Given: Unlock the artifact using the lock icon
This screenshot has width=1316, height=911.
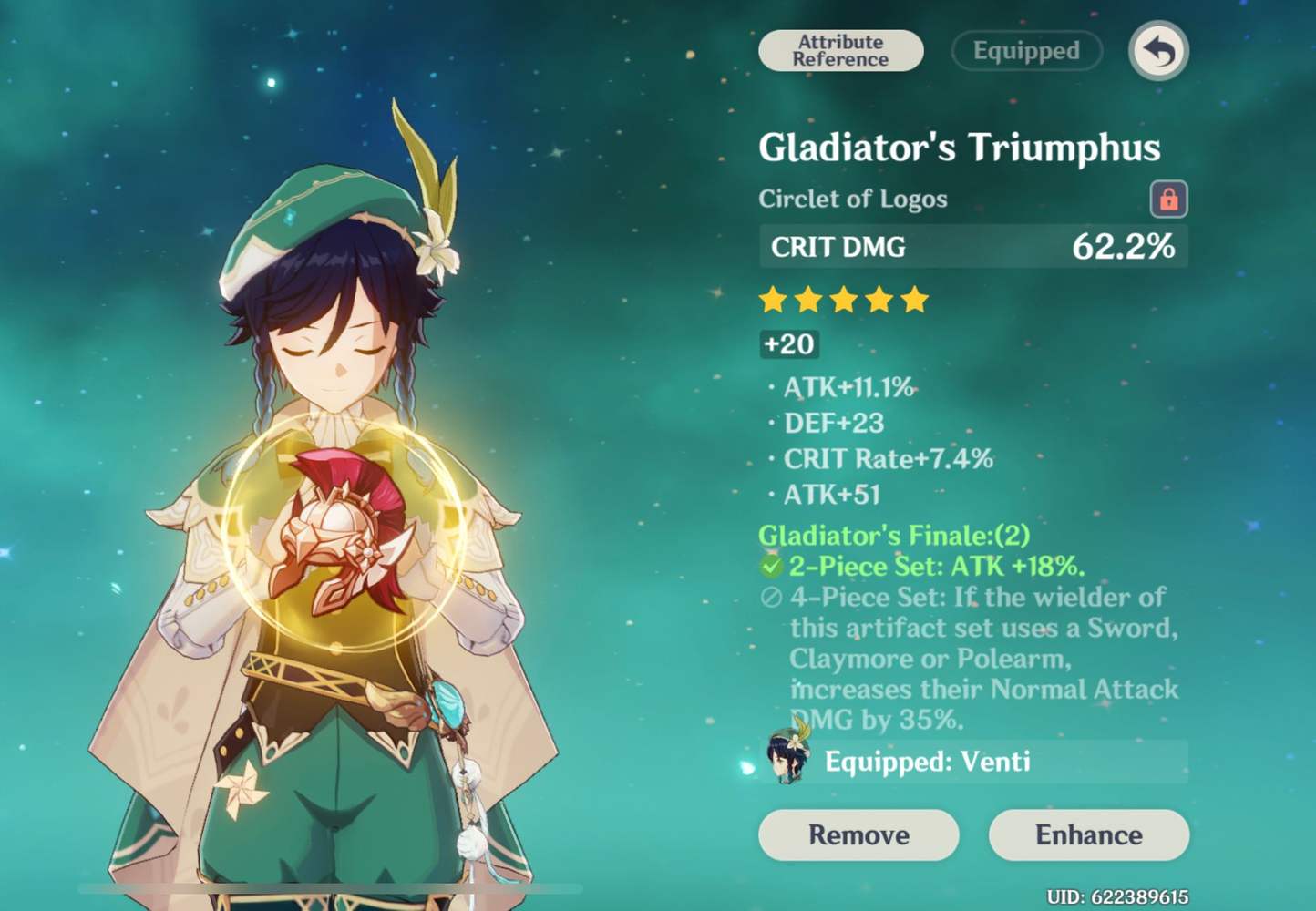Looking at the screenshot, I should [x=1169, y=199].
